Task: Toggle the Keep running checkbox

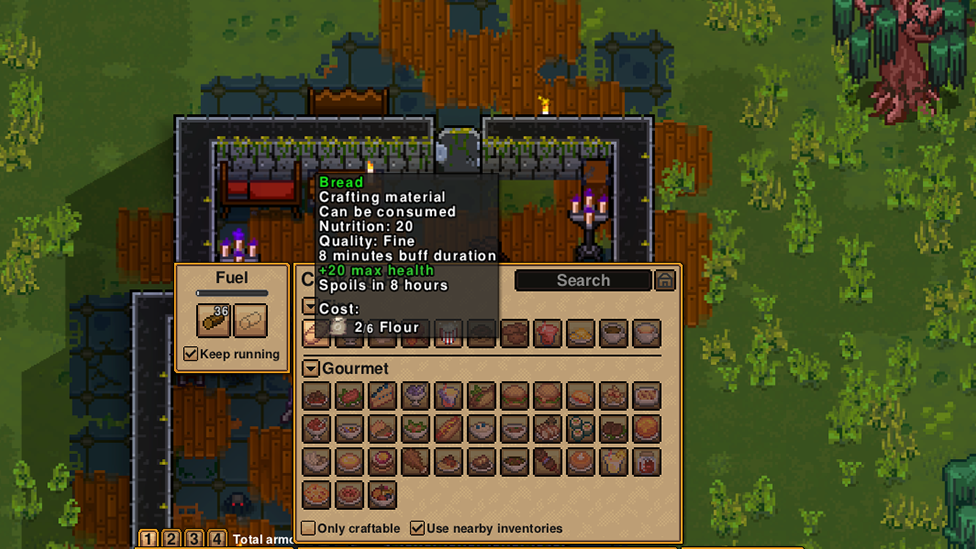Action: click(191, 354)
